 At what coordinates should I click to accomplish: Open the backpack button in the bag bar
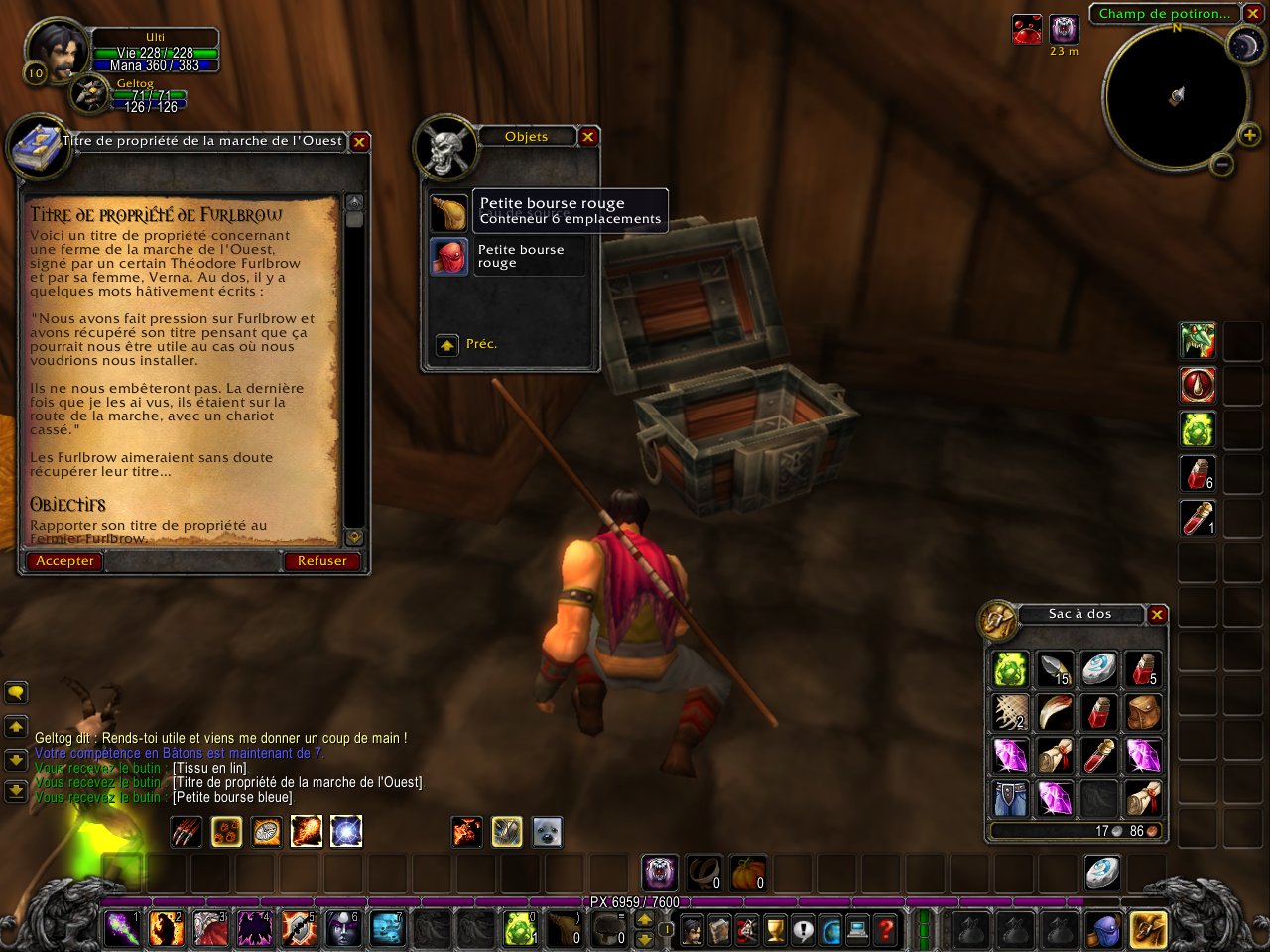[1148, 930]
